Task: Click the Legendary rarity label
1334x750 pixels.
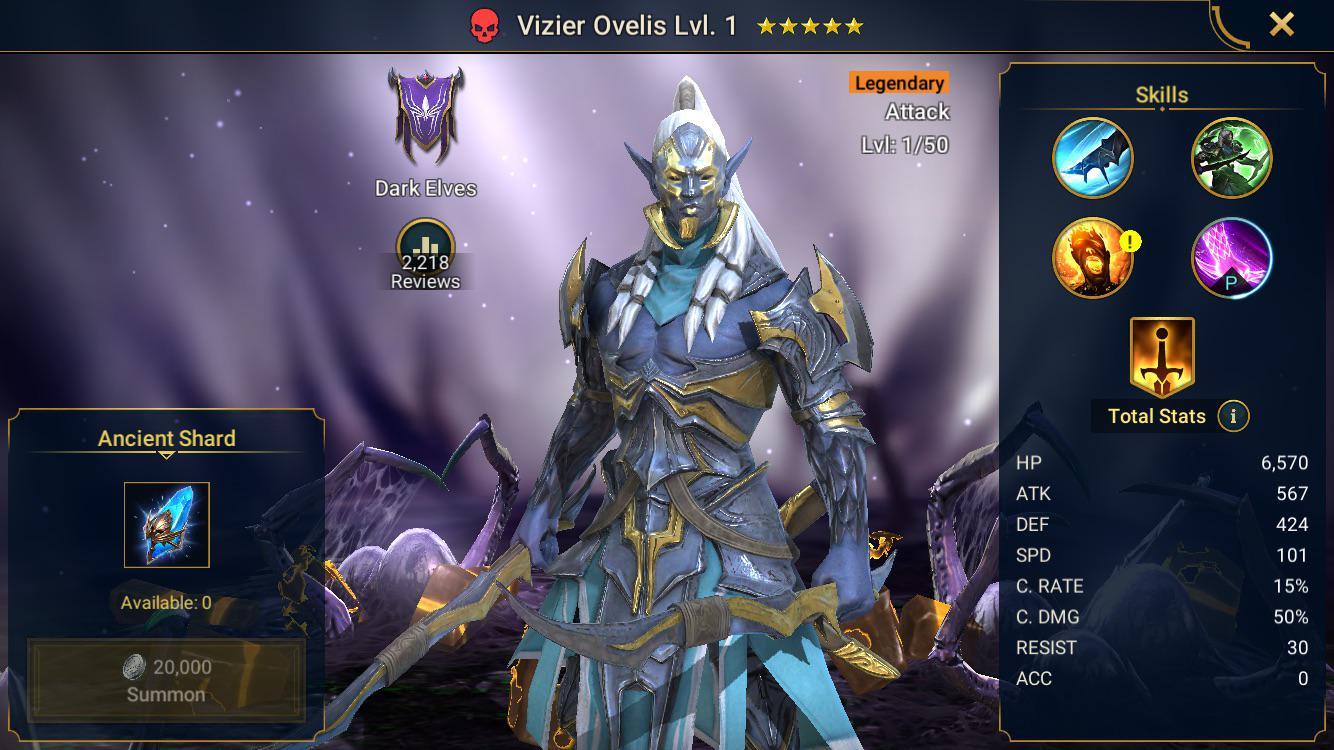Action: tap(898, 83)
